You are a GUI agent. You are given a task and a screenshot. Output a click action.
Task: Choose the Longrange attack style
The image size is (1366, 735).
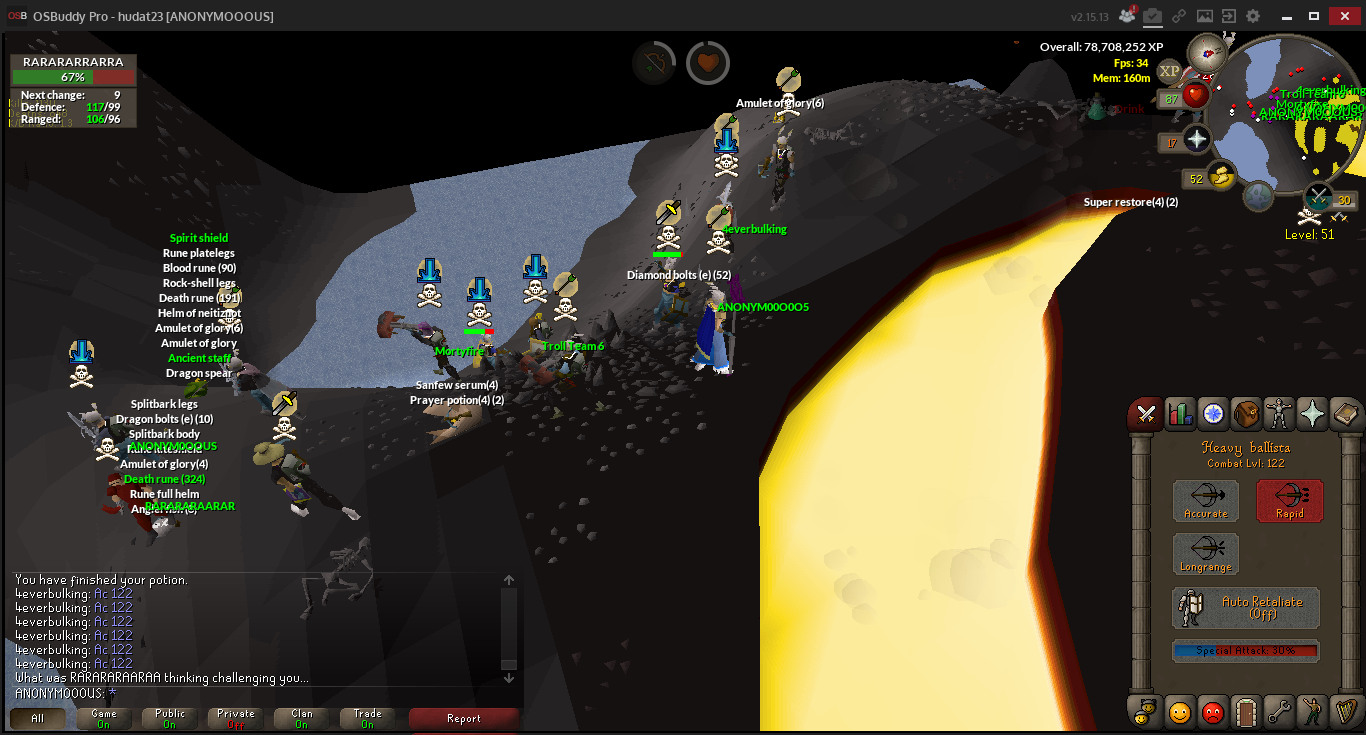1205,554
